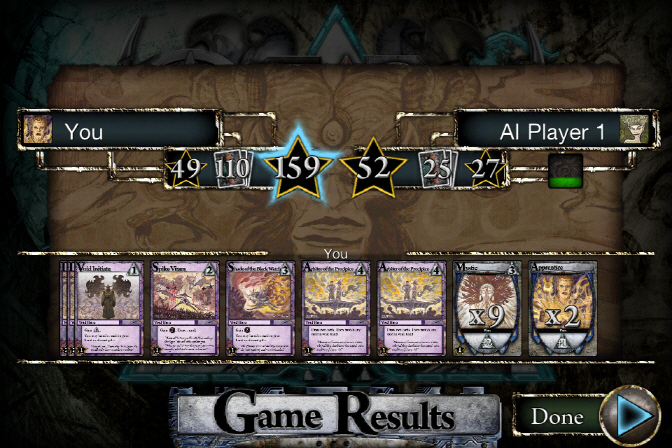
Task: Inspect the Mystic x9 card stack
Action: tap(490, 309)
